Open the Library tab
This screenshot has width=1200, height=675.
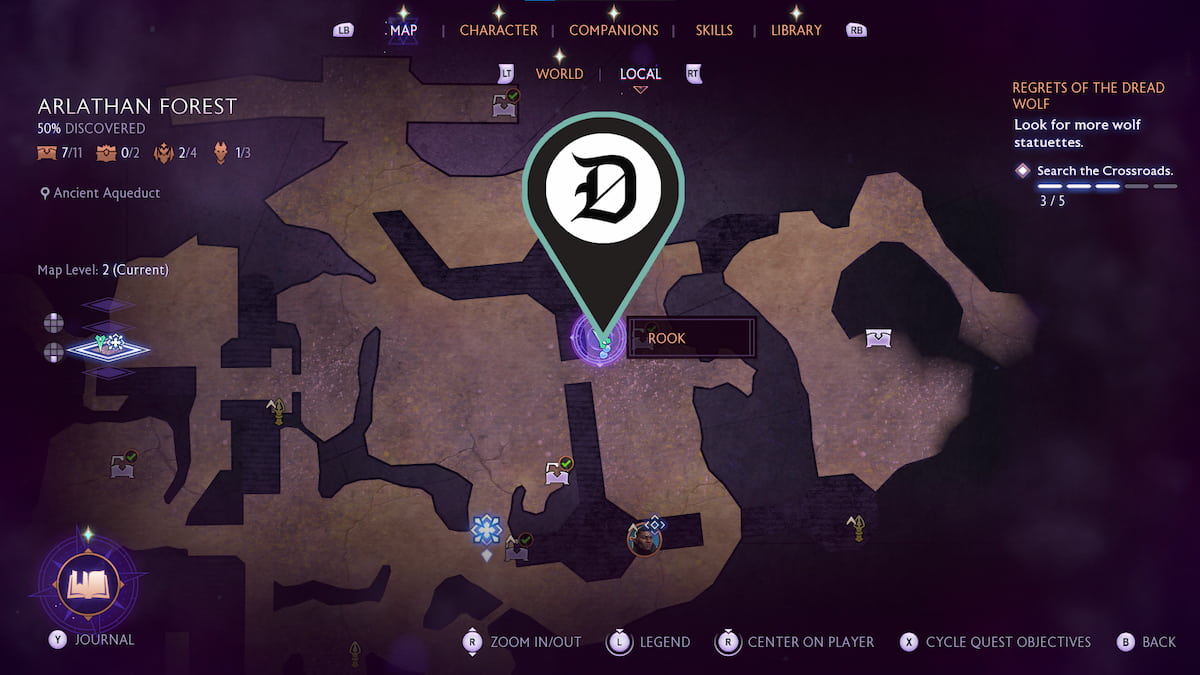click(x=796, y=30)
